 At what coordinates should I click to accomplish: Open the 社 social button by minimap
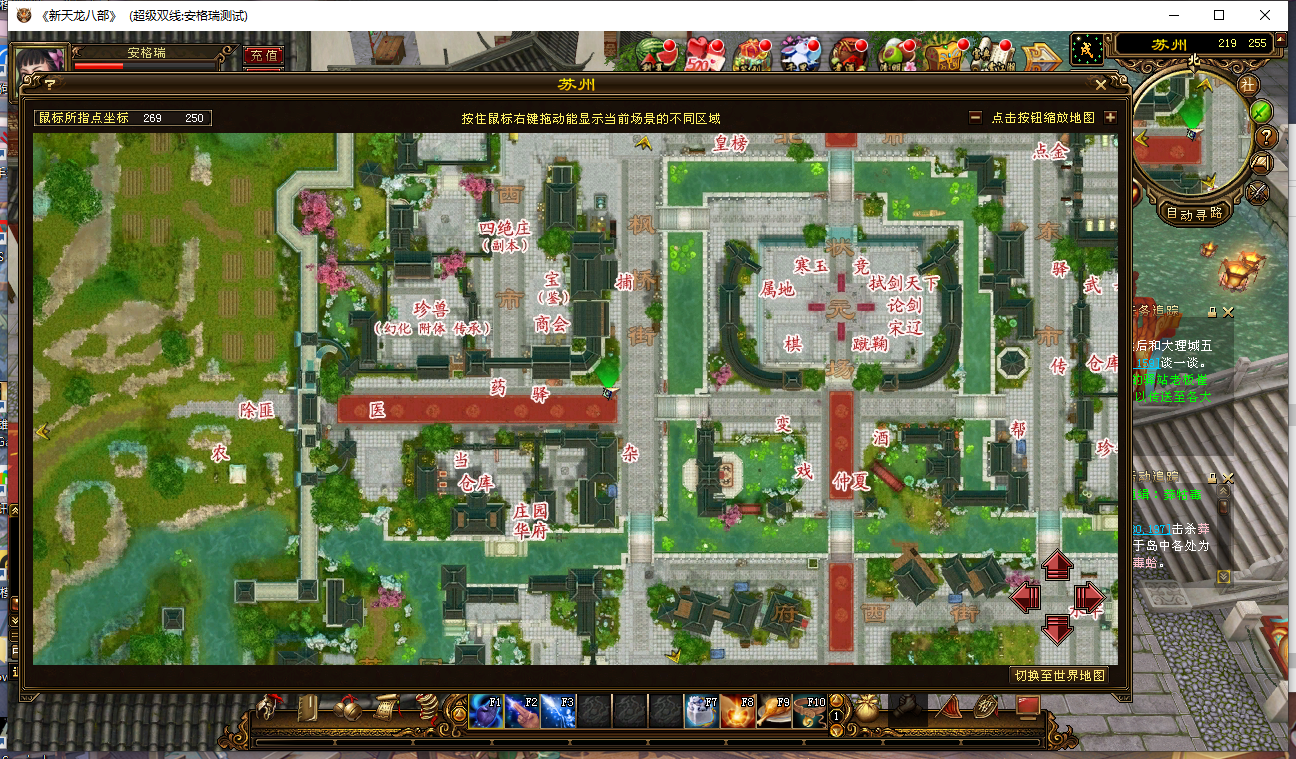click(x=1249, y=84)
